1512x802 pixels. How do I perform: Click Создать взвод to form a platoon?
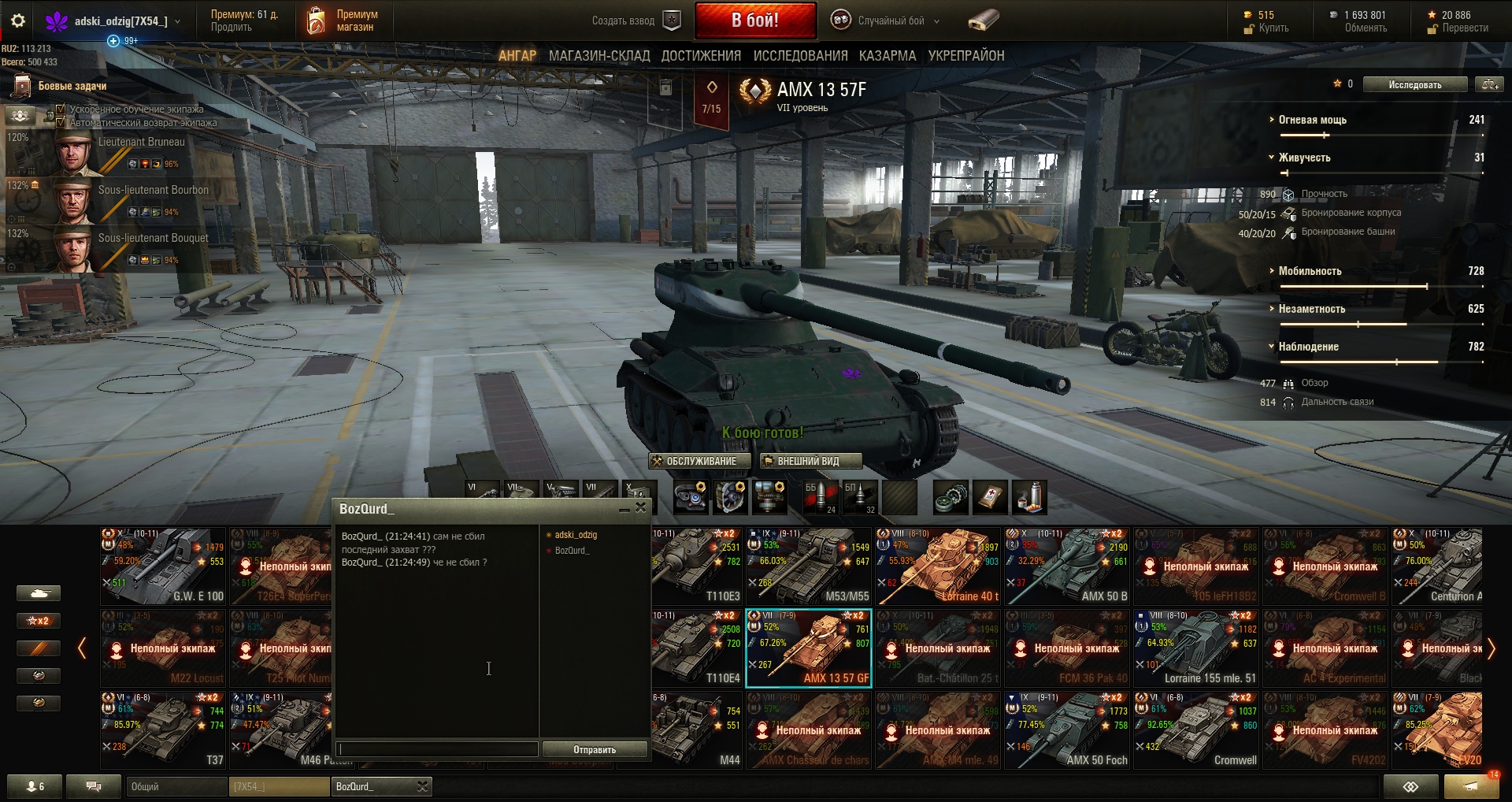[635, 21]
